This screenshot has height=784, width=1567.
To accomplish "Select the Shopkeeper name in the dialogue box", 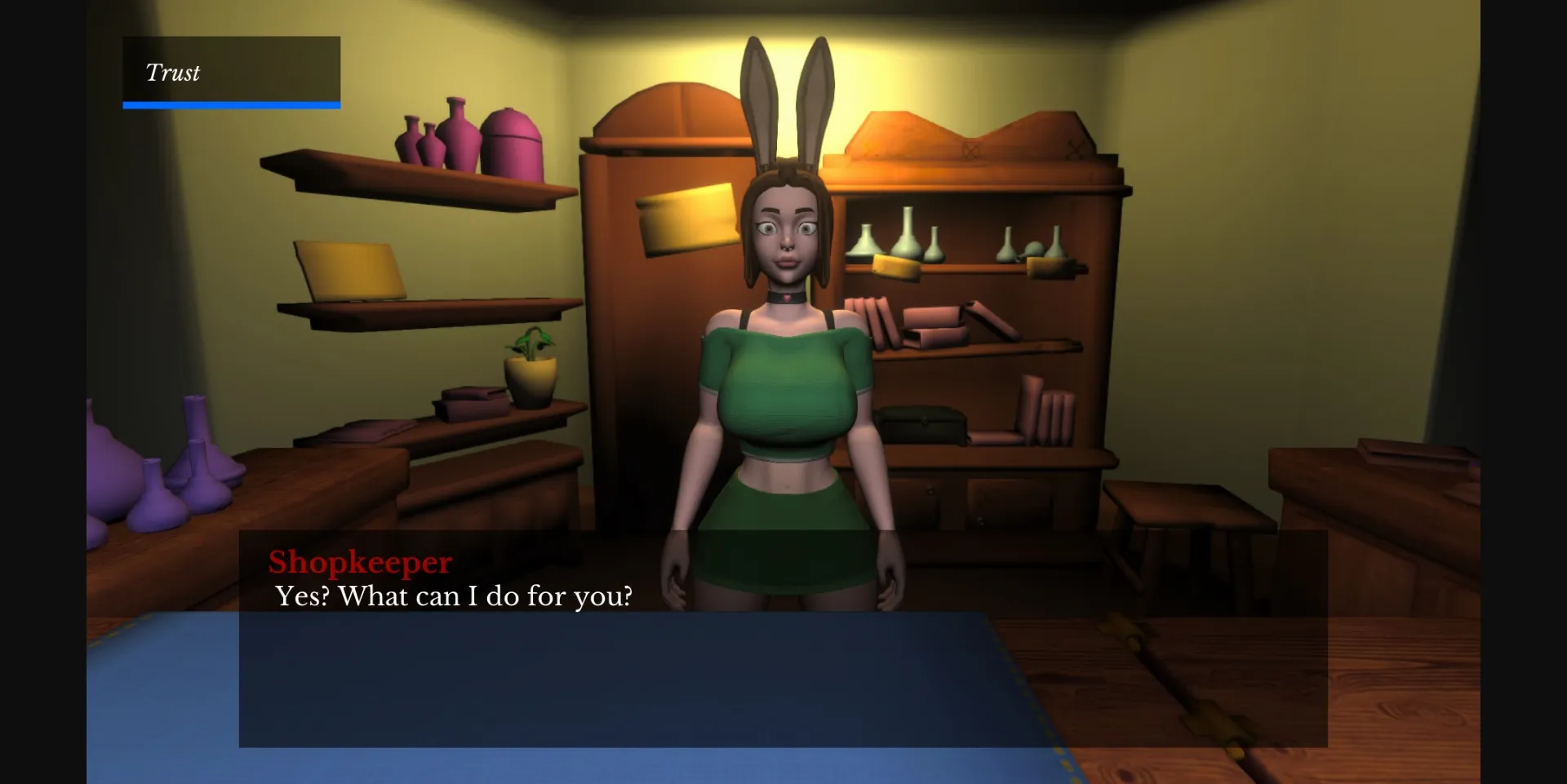I will tap(360, 563).
